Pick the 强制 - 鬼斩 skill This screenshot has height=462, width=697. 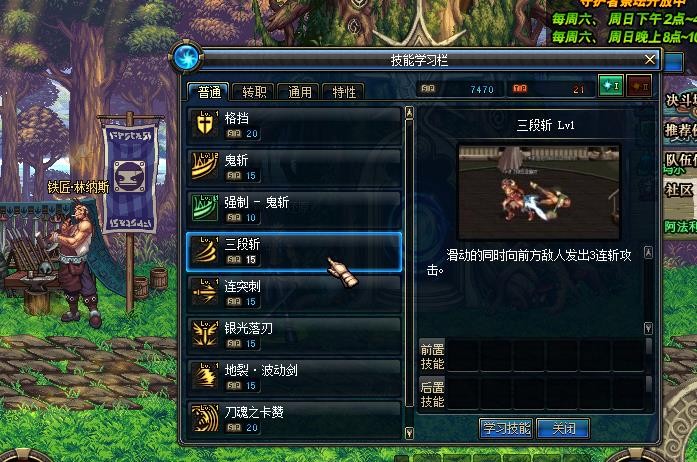pos(294,209)
